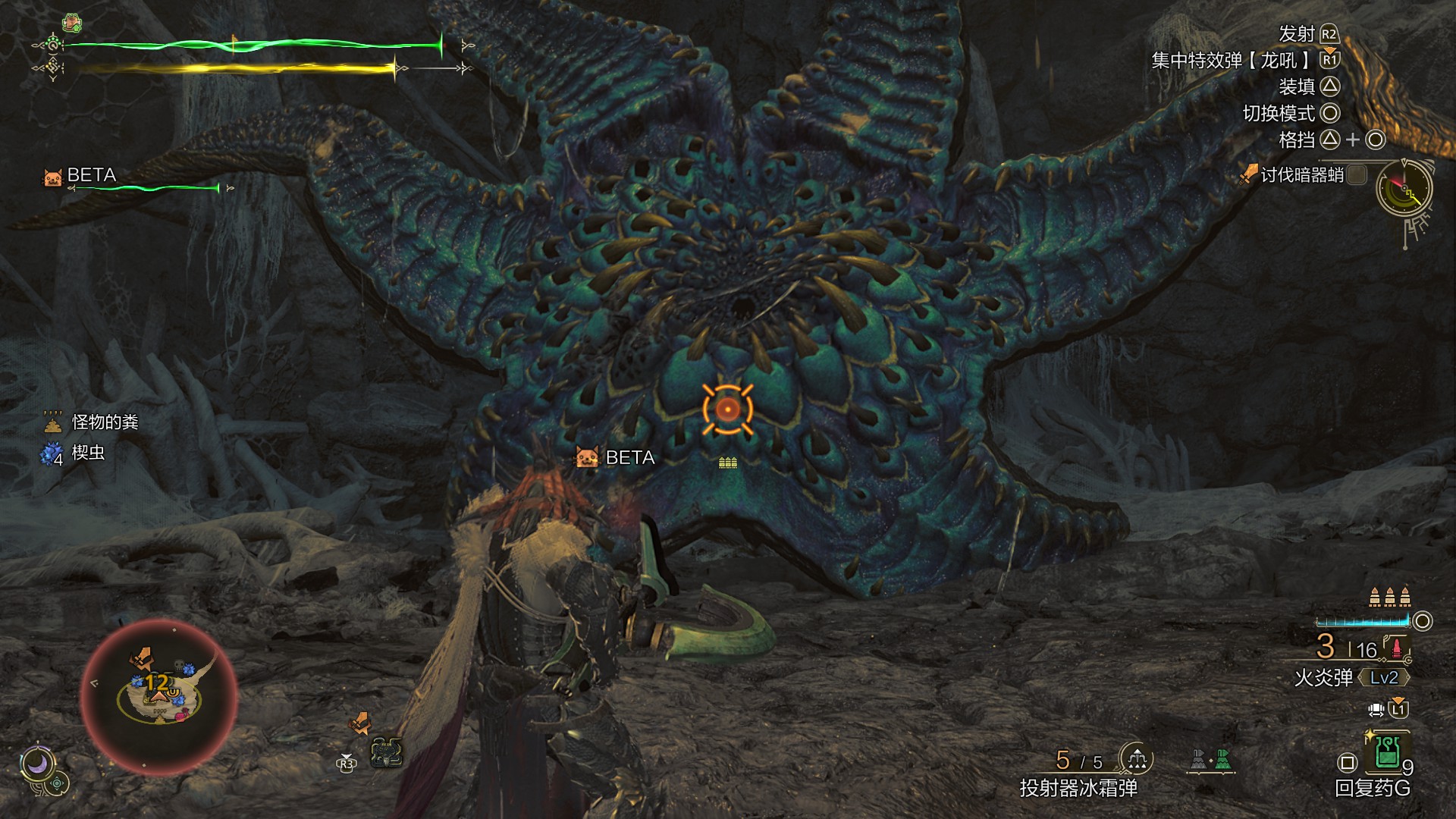This screenshot has height=819, width=1456.
Task: Click the 火炎弹 red ammo icon
Action: pos(1396,648)
